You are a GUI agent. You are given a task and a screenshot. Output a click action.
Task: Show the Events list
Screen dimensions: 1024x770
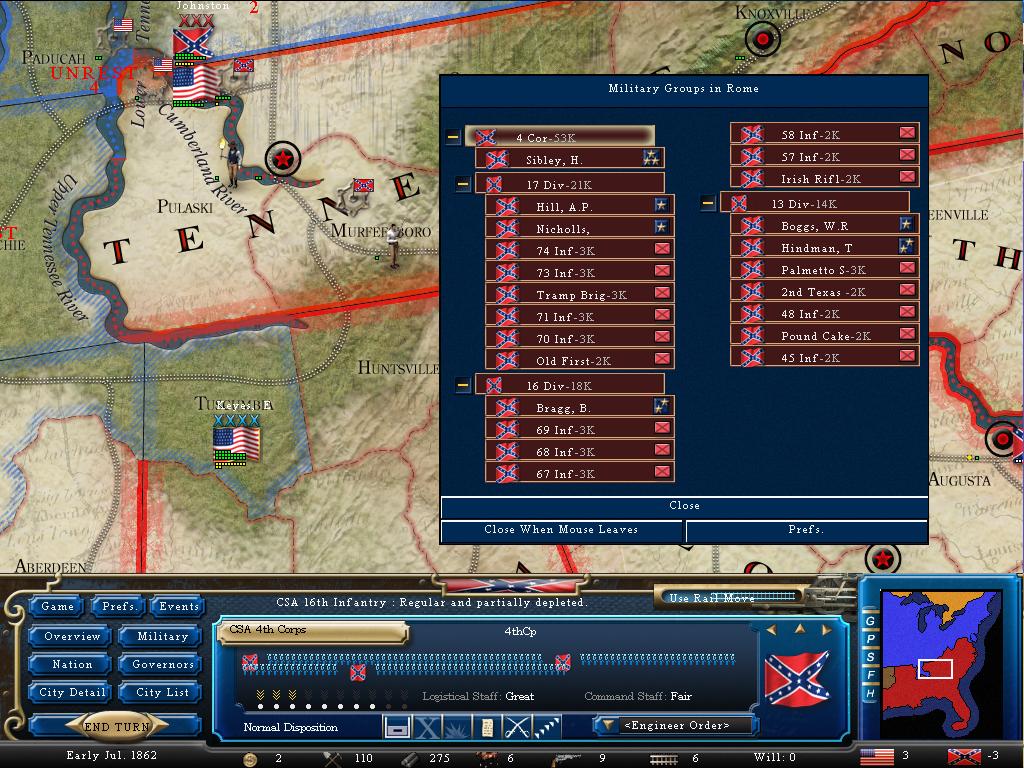[179, 607]
